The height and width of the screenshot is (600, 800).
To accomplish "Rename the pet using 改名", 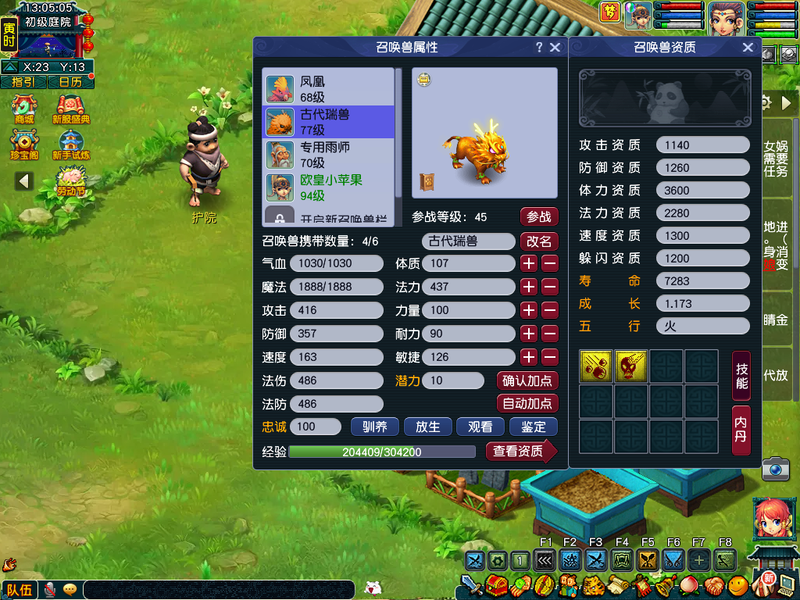I will [x=539, y=241].
